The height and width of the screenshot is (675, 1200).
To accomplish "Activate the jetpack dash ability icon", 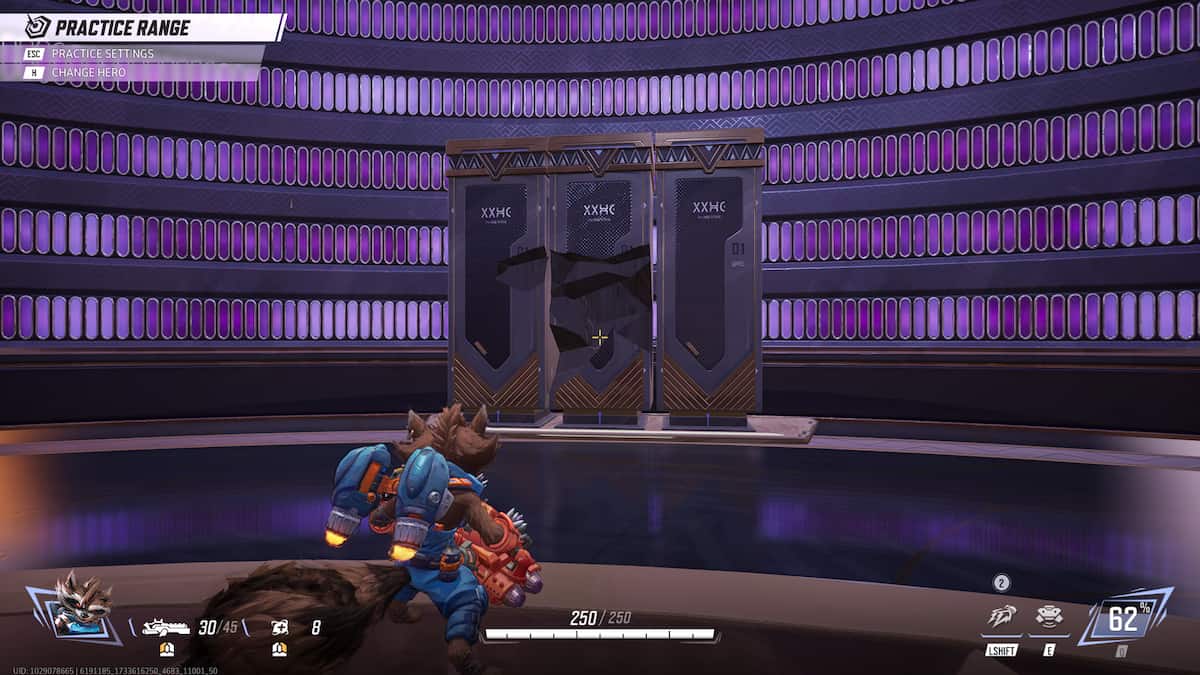I will pos(1001,616).
